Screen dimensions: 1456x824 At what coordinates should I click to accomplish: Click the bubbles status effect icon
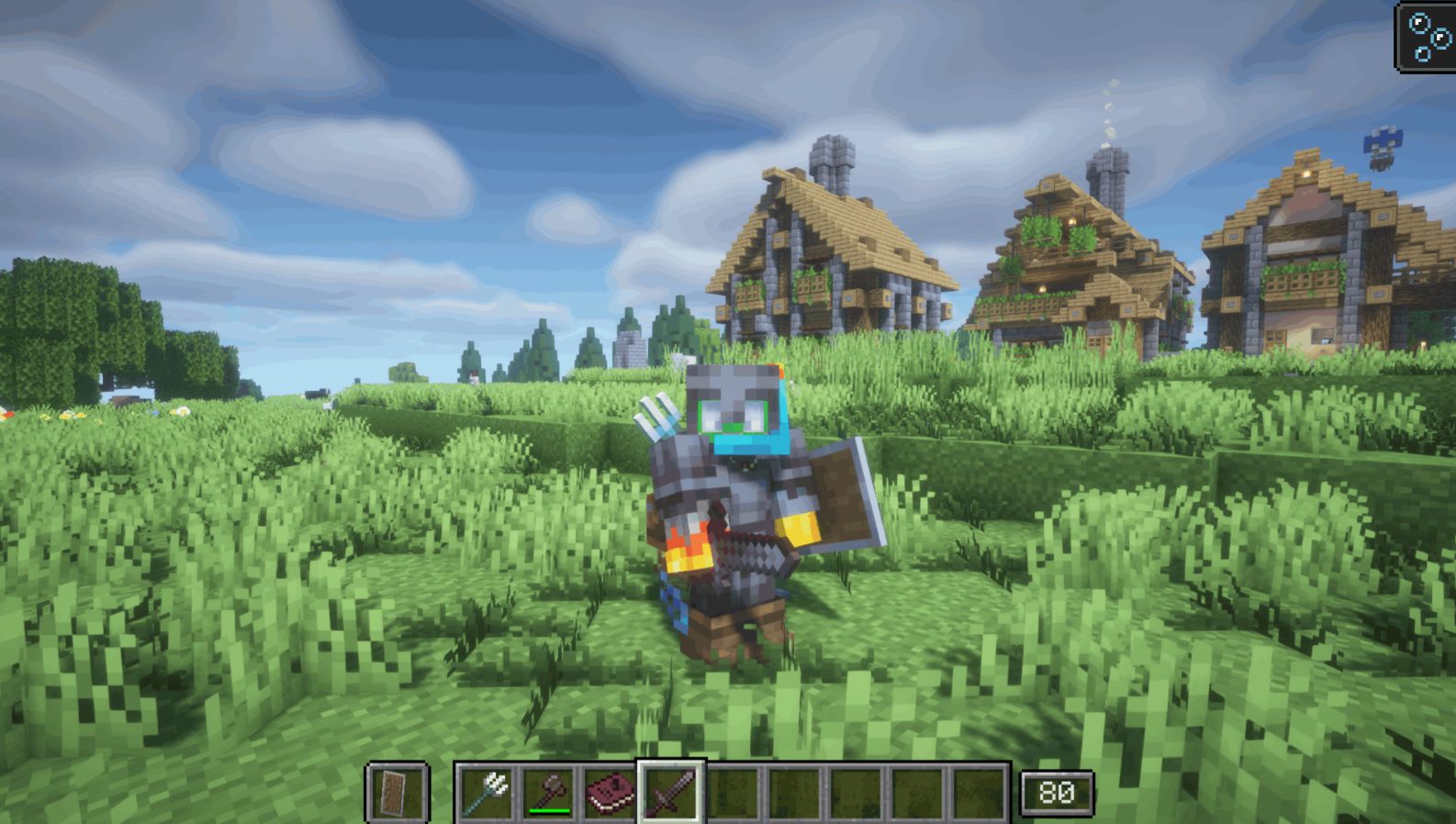(1427, 37)
